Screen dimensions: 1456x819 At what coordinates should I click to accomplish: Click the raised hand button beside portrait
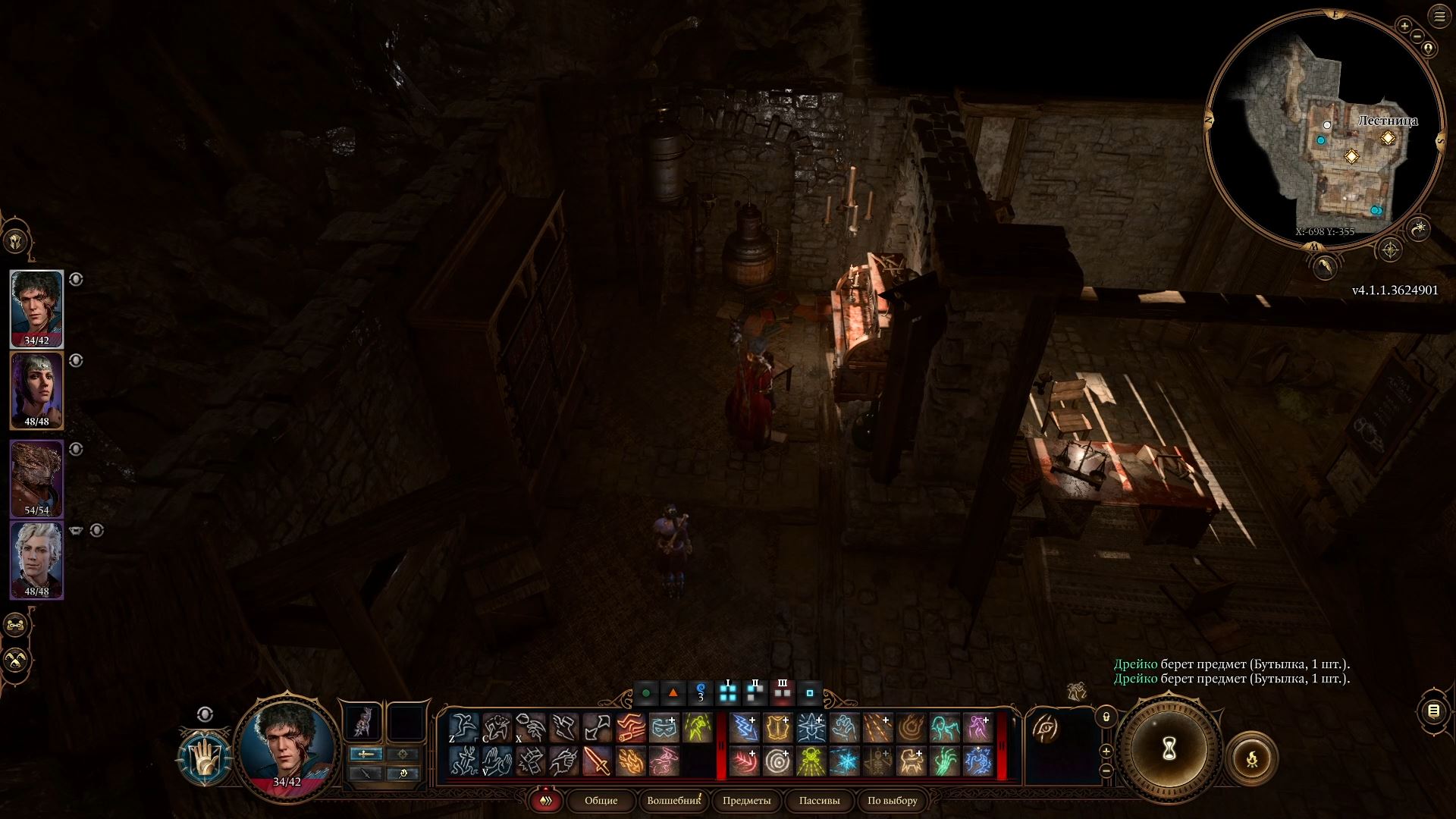[x=205, y=757]
